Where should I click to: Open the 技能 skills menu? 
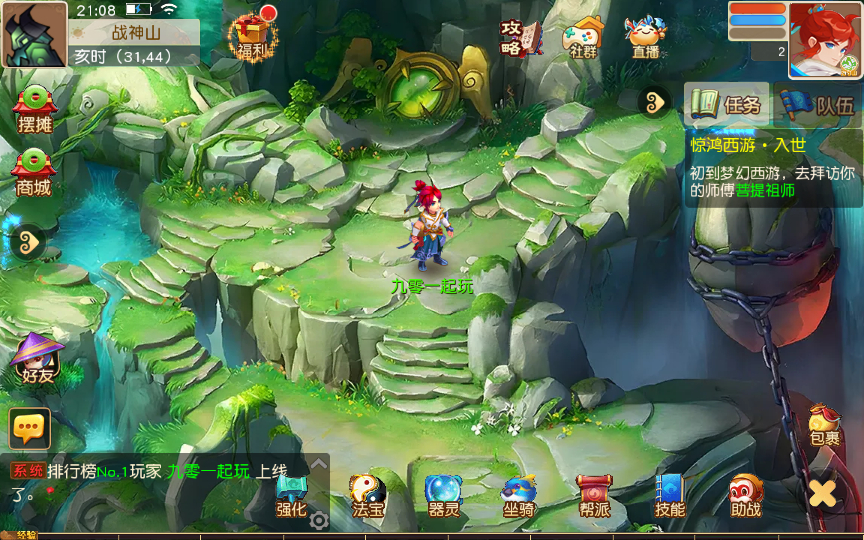669,495
